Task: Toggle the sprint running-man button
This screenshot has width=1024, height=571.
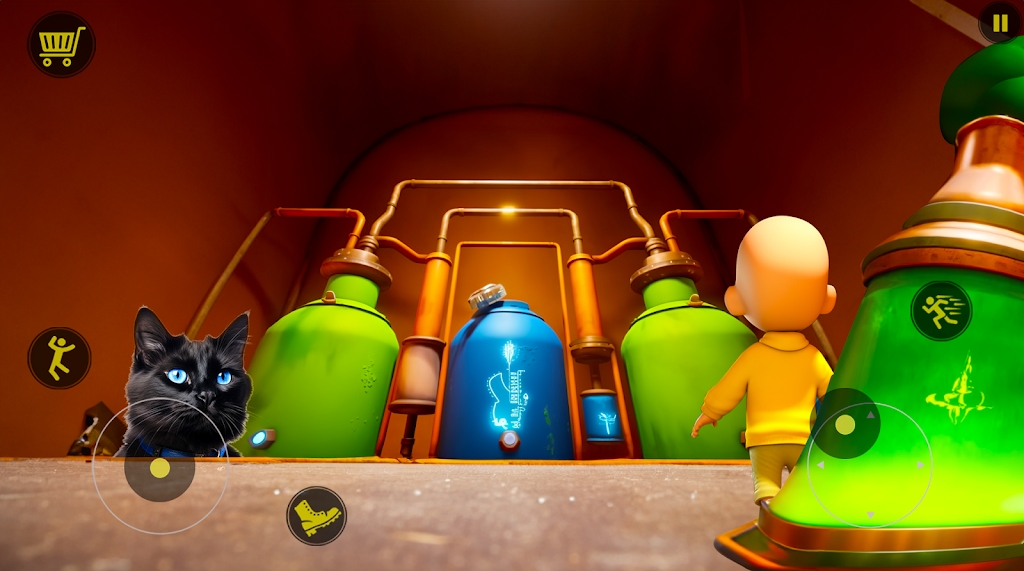Action: tap(941, 311)
